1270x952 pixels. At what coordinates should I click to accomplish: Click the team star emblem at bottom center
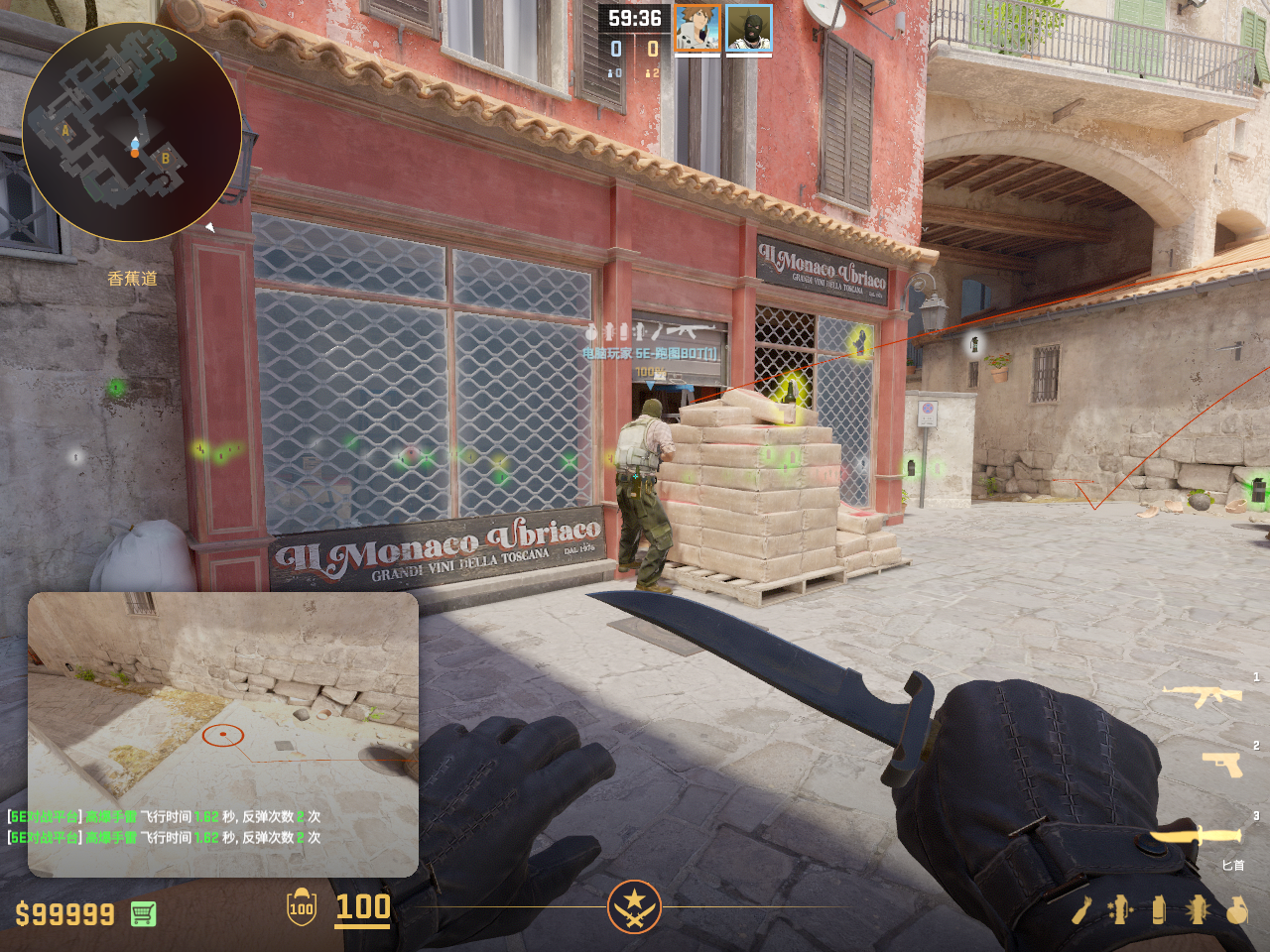[x=634, y=906]
